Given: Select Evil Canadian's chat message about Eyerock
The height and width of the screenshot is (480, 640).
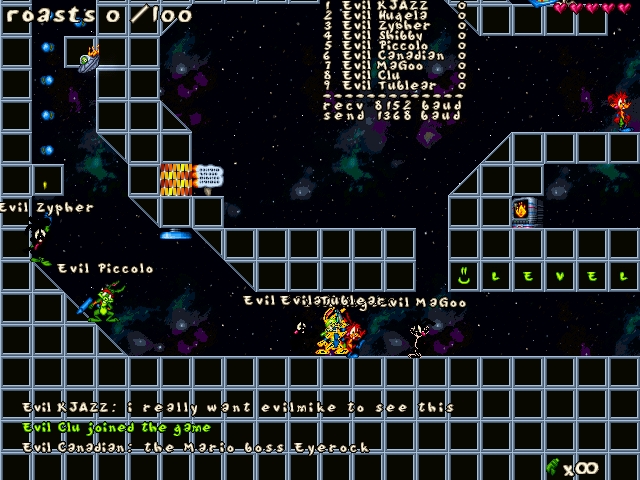Looking at the screenshot, I should [x=196, y=448].
